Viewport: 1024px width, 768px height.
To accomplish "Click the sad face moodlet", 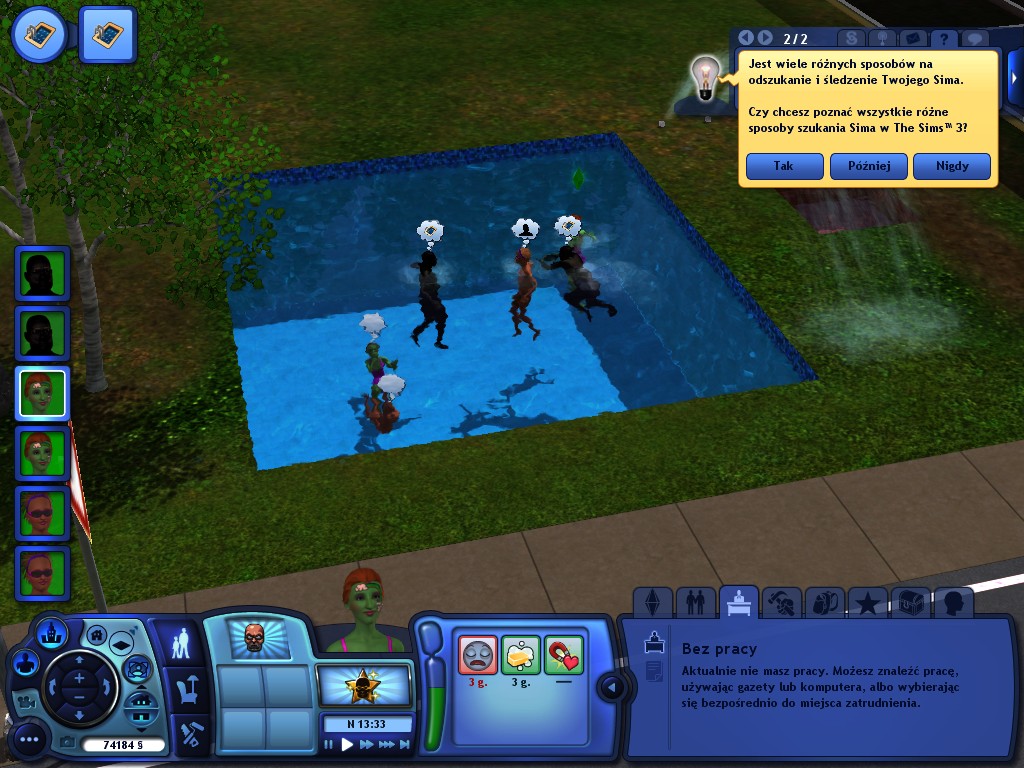I will tap(478, 655).
